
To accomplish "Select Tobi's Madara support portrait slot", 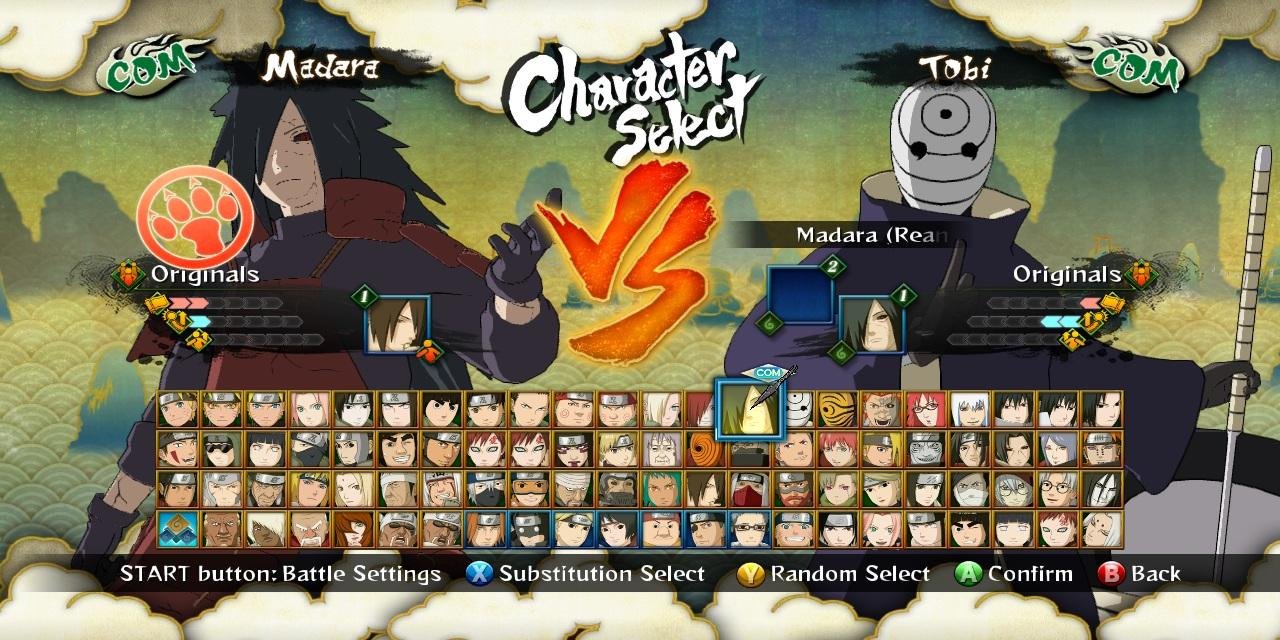I will 872,325.
